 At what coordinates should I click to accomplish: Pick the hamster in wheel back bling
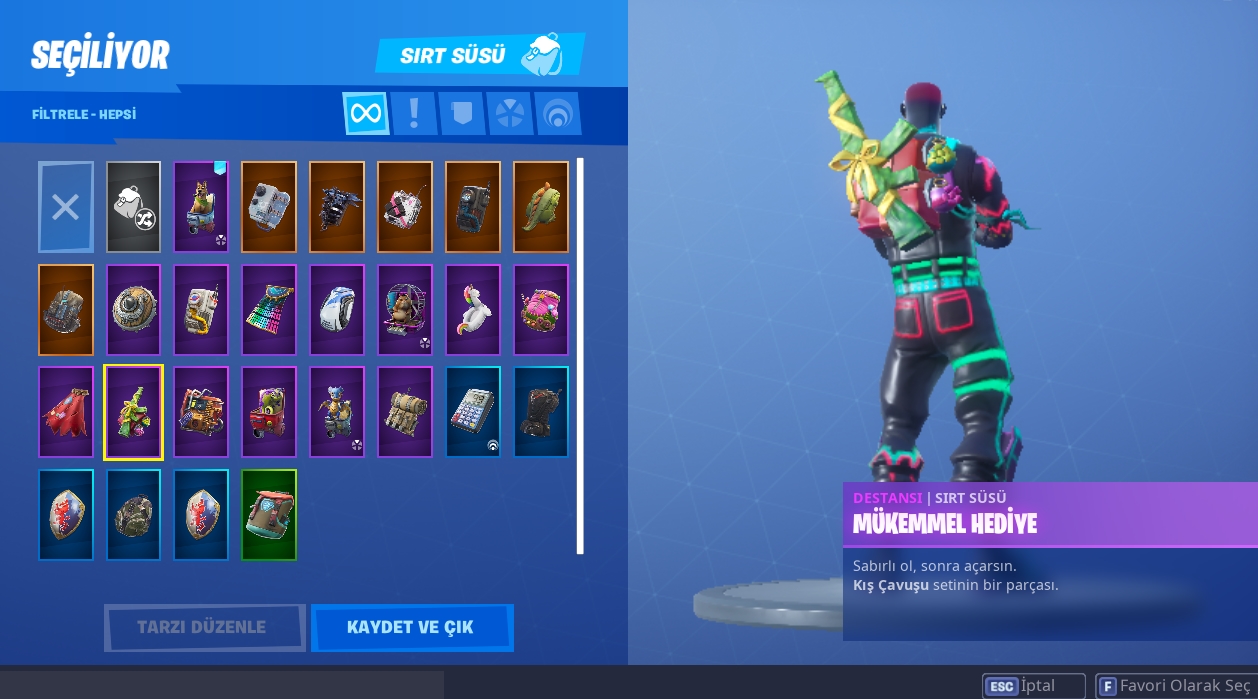pos(405,310)
